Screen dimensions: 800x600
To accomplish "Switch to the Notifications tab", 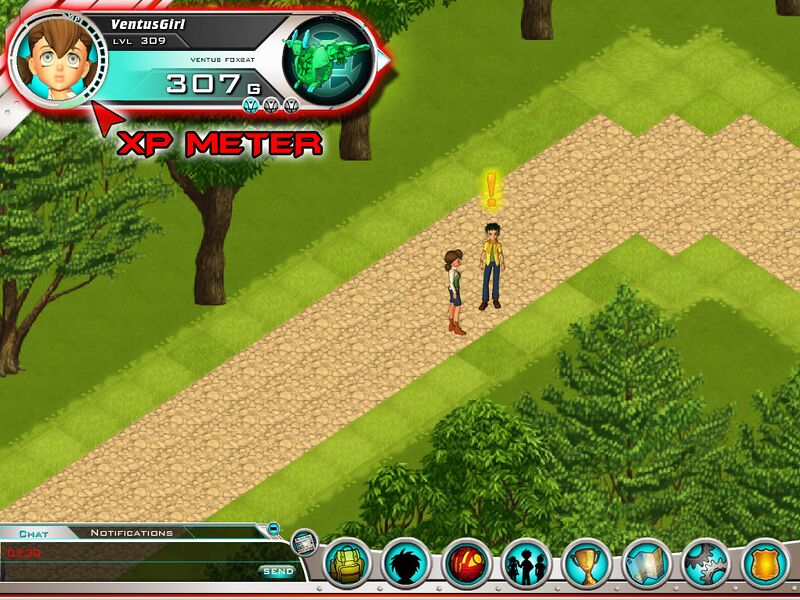I will pos(132,533).
